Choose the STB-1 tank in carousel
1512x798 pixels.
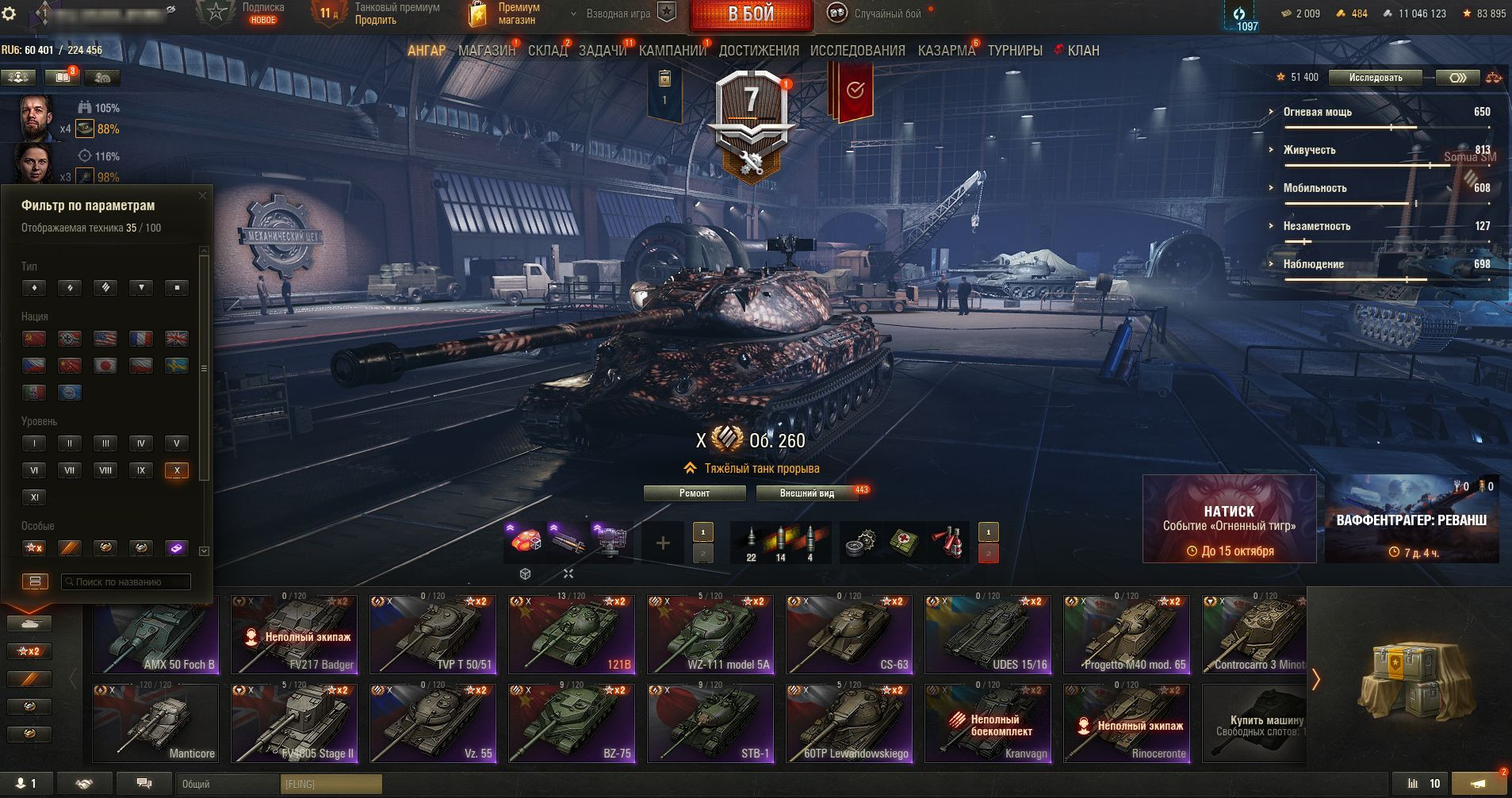click(710, 723)
